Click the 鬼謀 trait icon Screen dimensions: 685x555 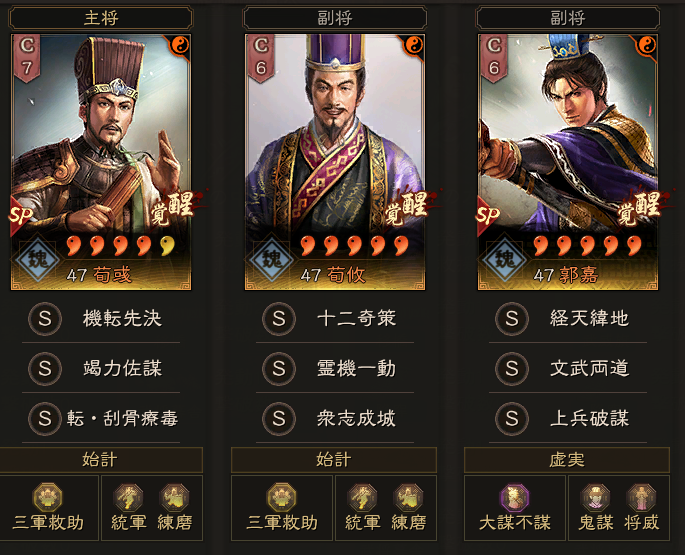click(594, 507)
